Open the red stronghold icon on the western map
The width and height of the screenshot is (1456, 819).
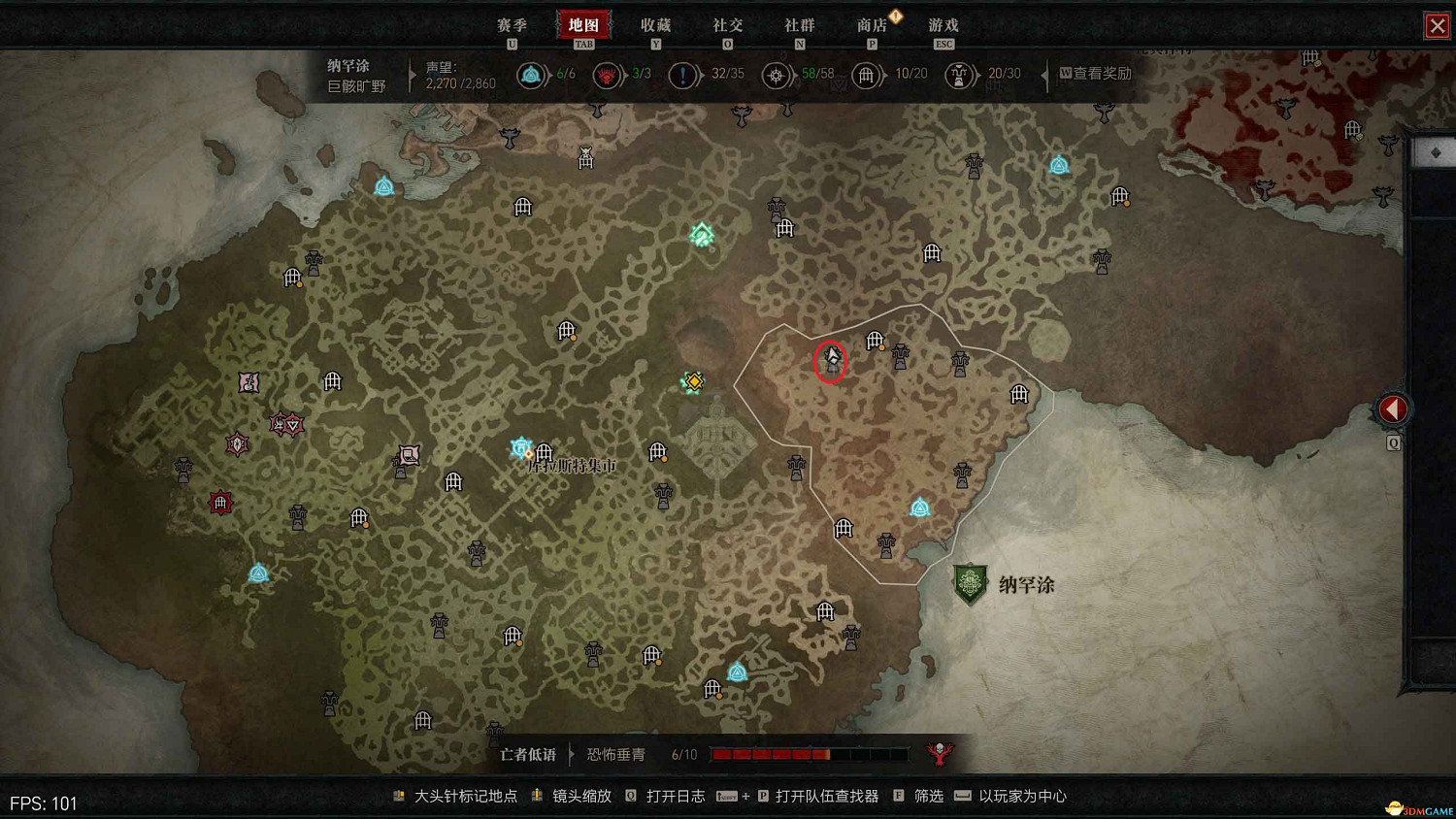[x=221, y=503]
